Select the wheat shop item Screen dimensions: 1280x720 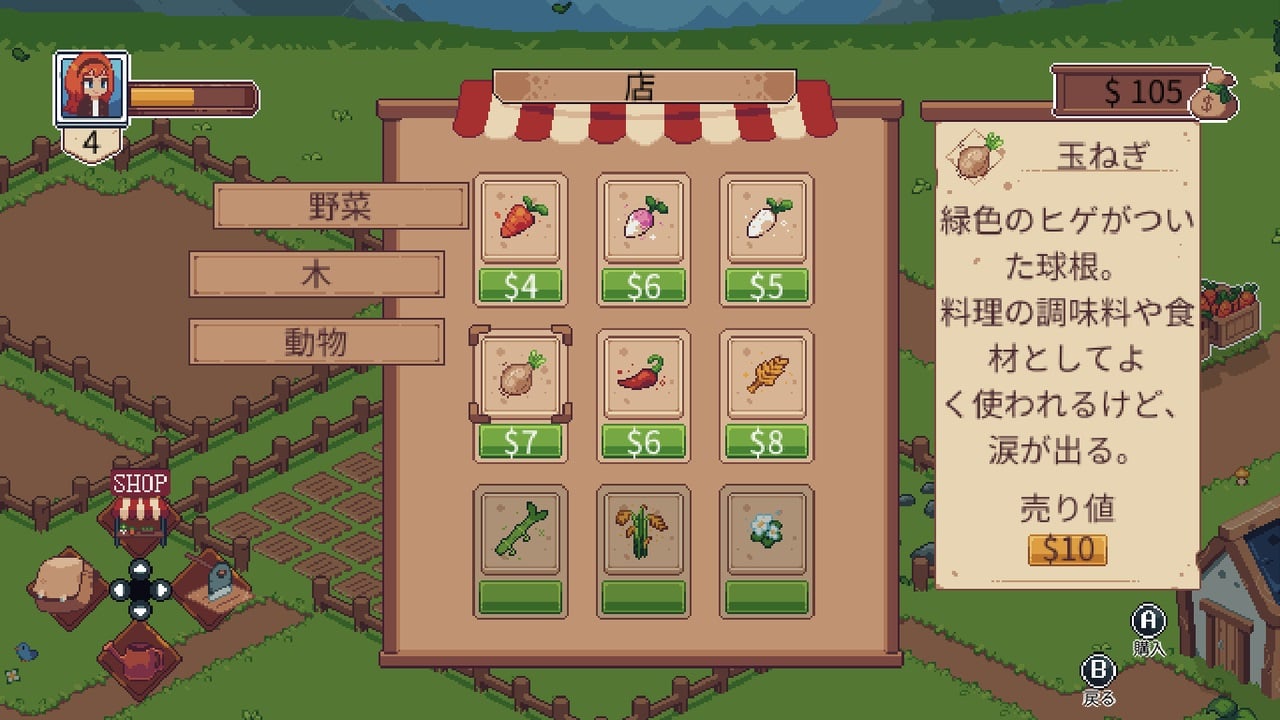[x=767, y=375]
